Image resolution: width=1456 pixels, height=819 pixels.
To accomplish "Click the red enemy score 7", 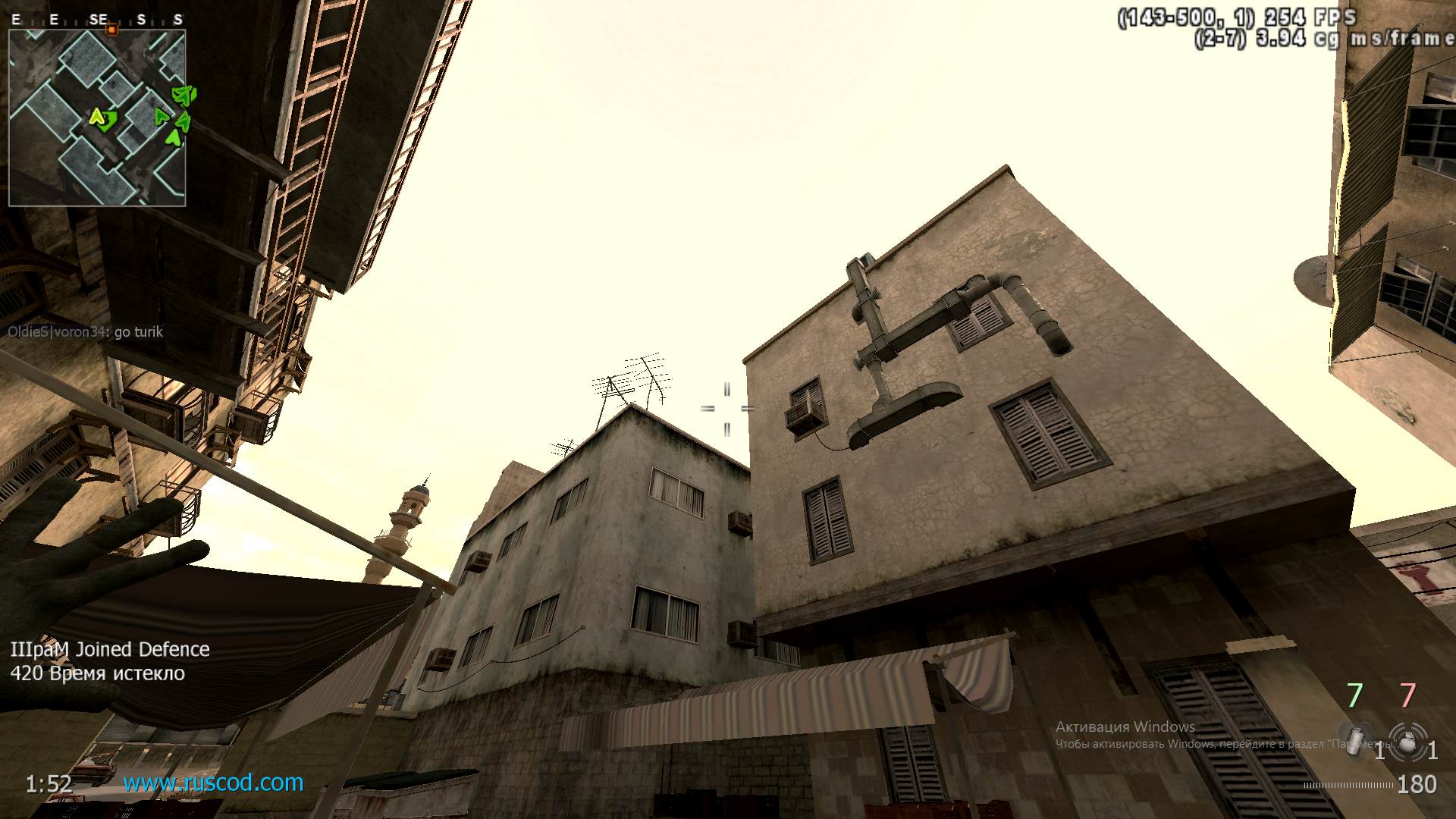I will point(1407,695).
